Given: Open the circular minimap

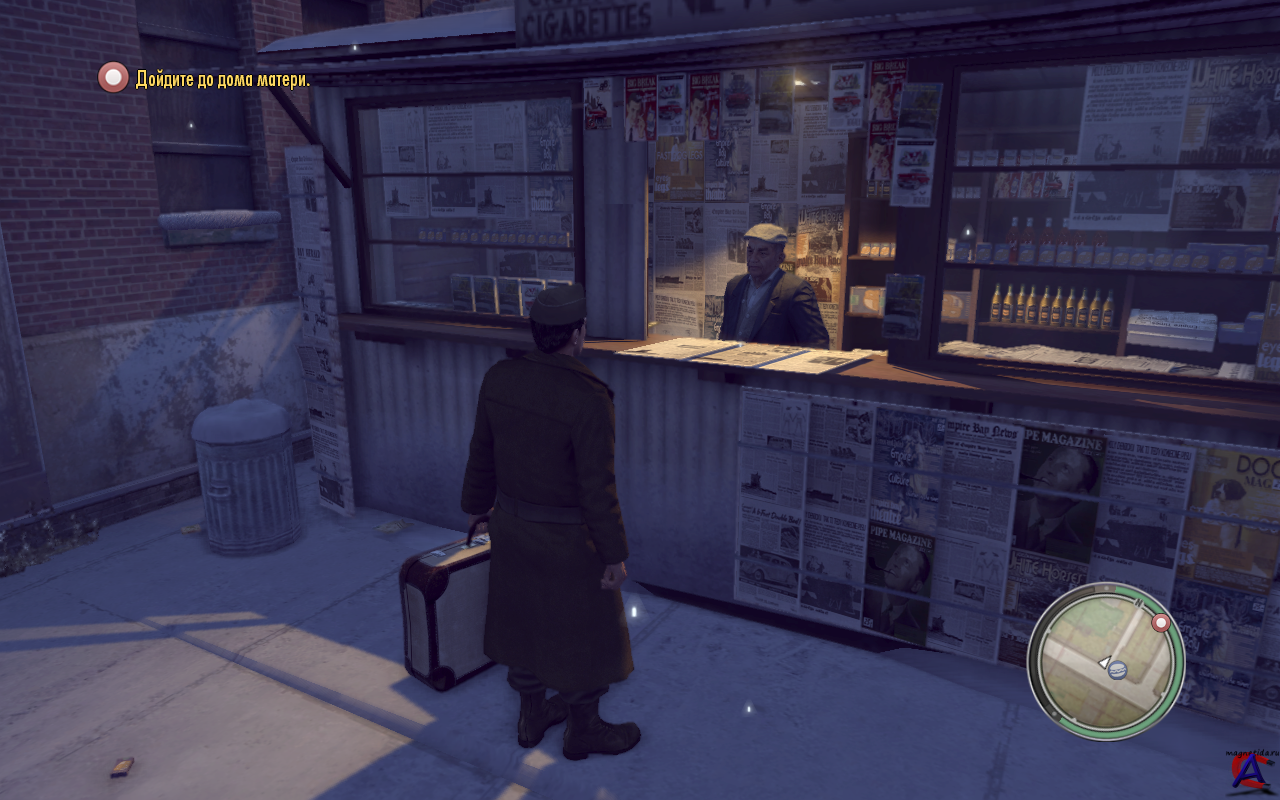Looking at the screenshot, I should pos(1105,661).
